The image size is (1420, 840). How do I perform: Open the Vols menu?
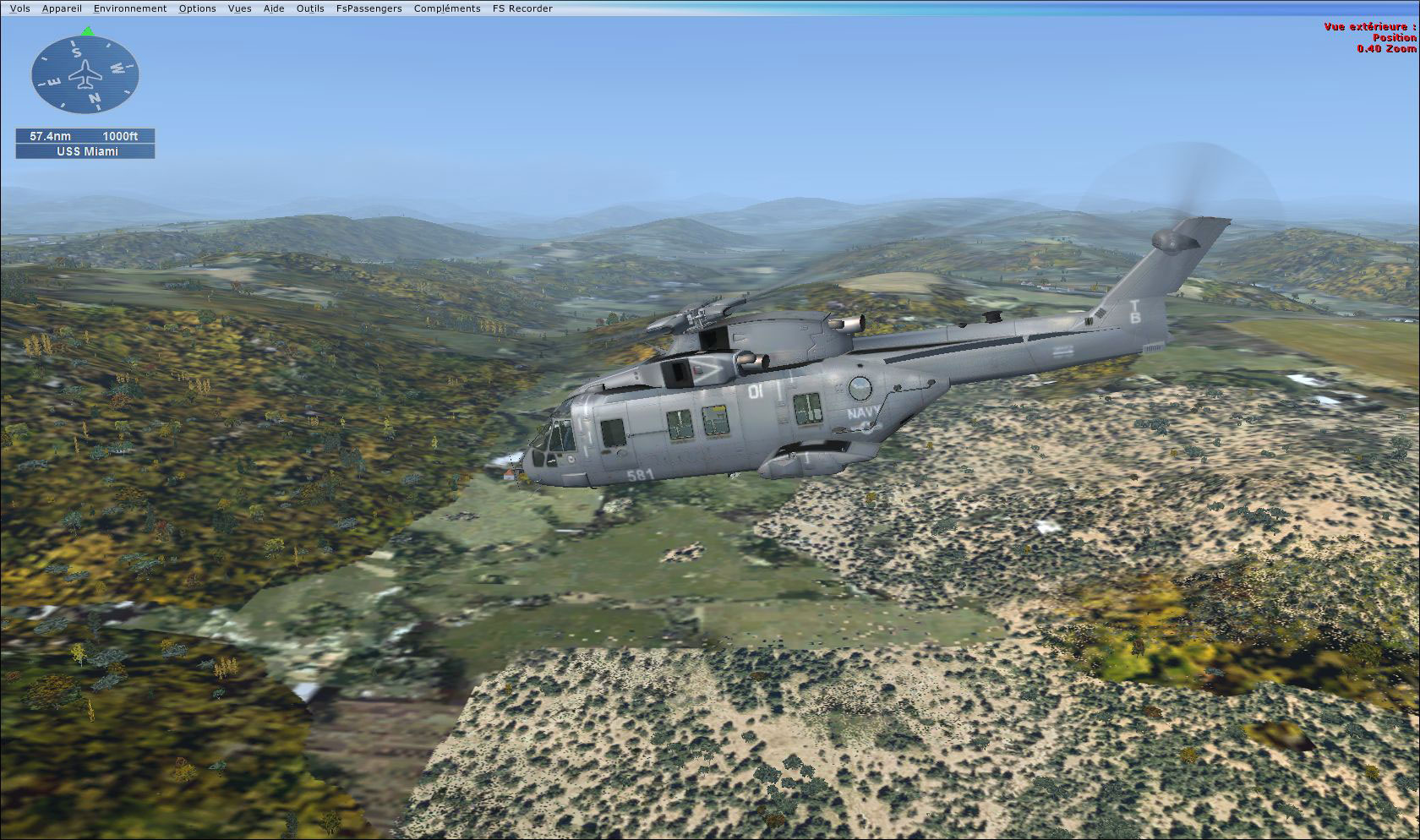(19, 8)
